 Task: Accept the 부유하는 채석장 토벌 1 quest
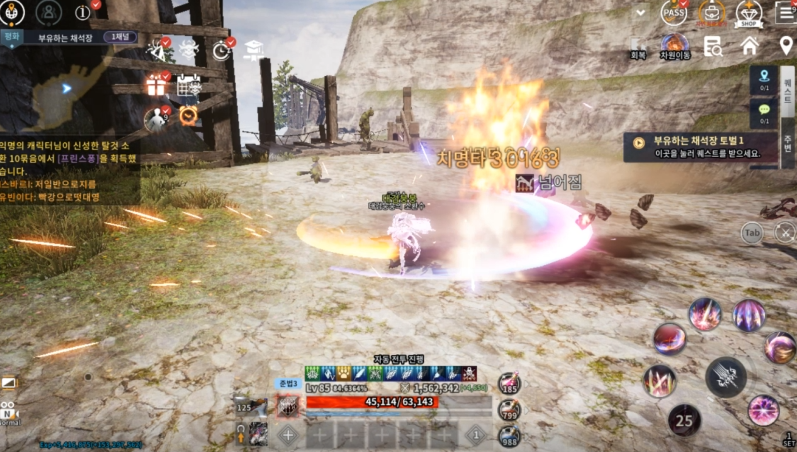click(x=700, y=147)
